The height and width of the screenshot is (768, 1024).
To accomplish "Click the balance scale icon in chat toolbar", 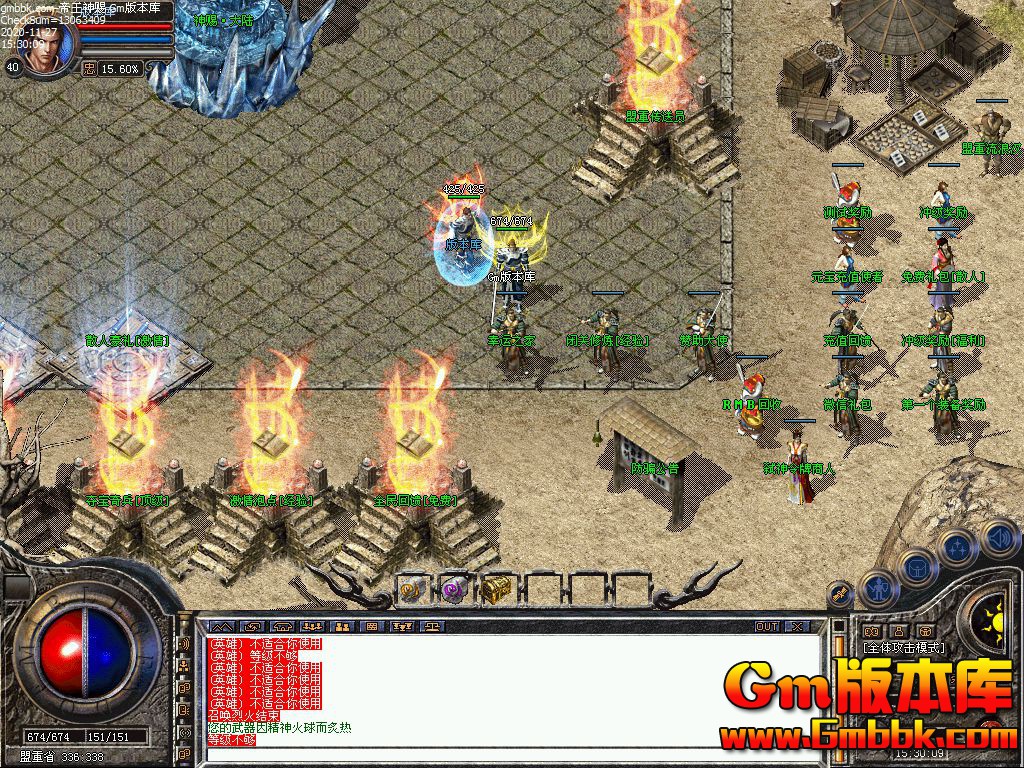I will point(434,627).
